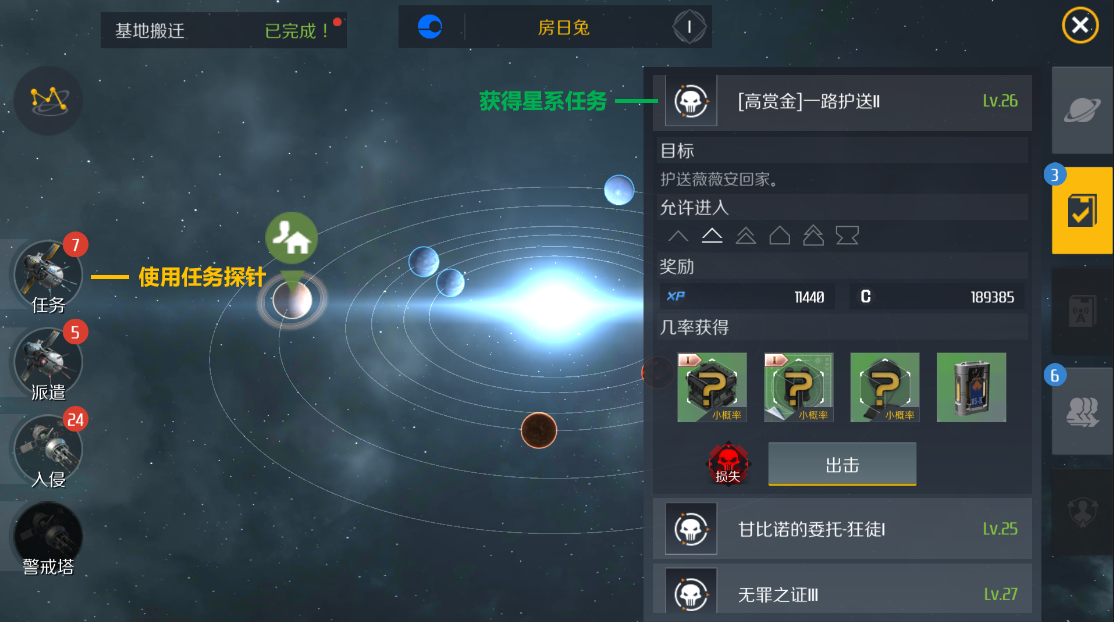Launch the mission with 出击 button

point(842,465)
